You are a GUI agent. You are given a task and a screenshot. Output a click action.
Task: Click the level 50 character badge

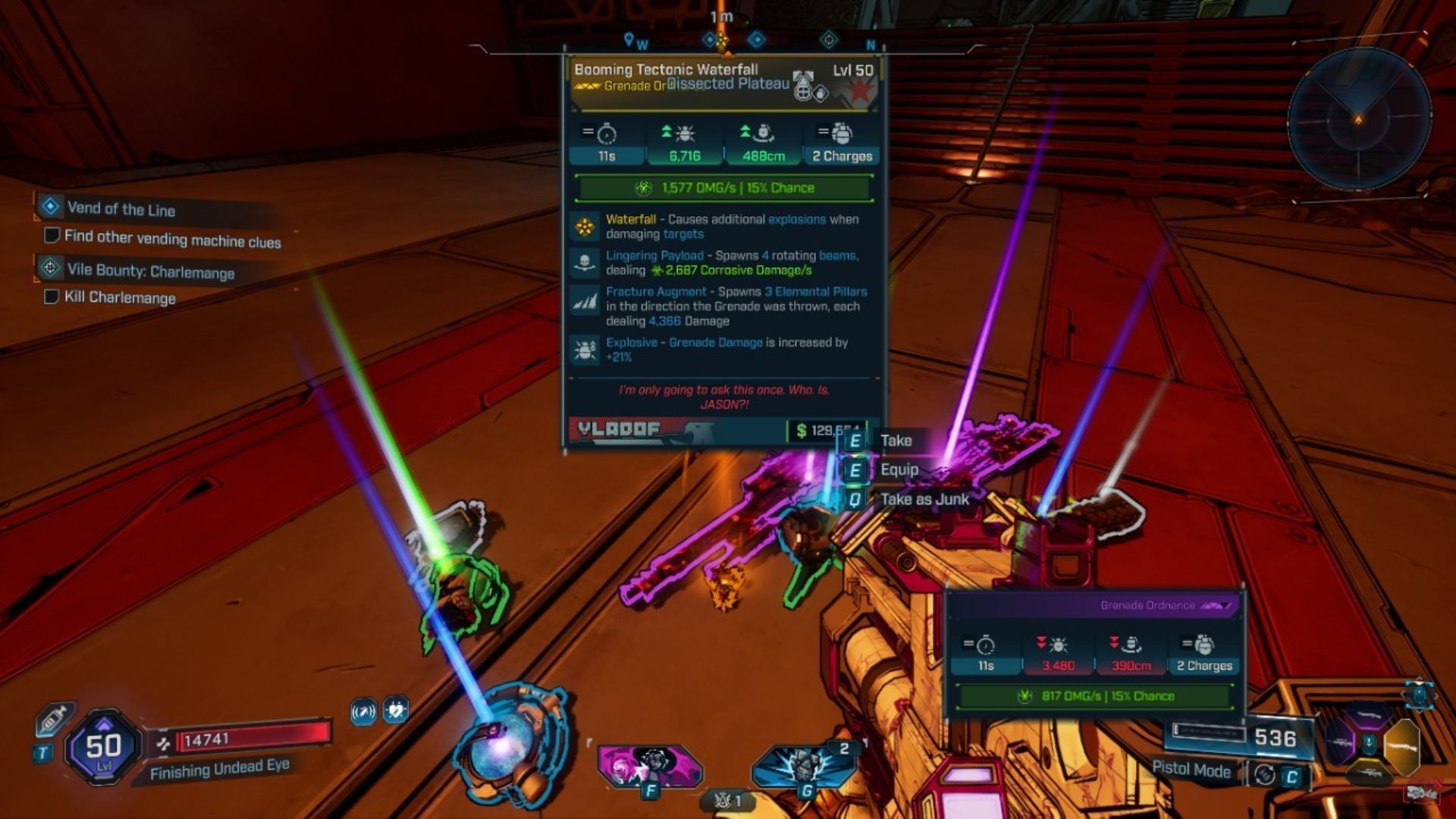[103, 748]
